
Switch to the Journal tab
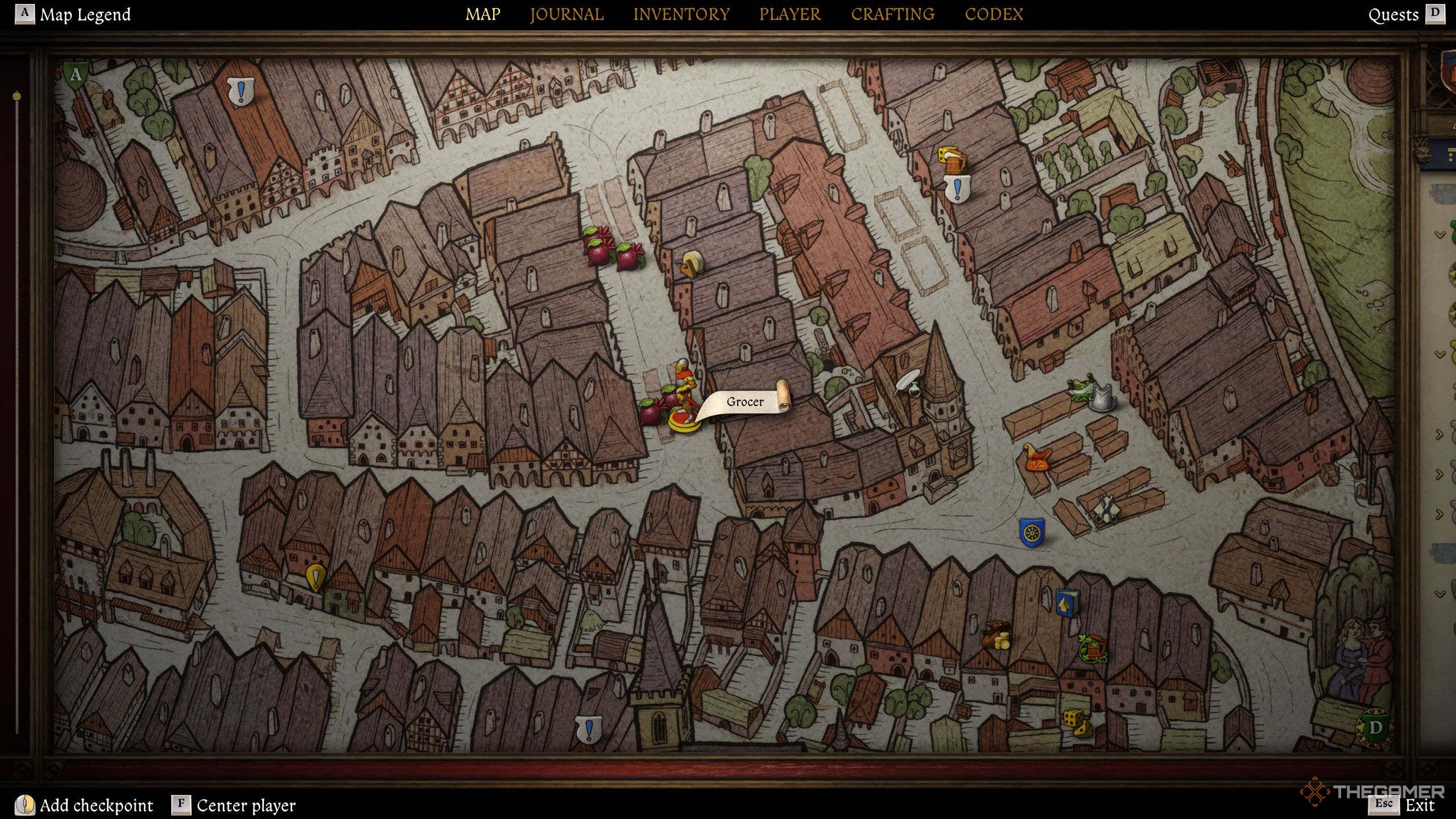coord(566,14)
